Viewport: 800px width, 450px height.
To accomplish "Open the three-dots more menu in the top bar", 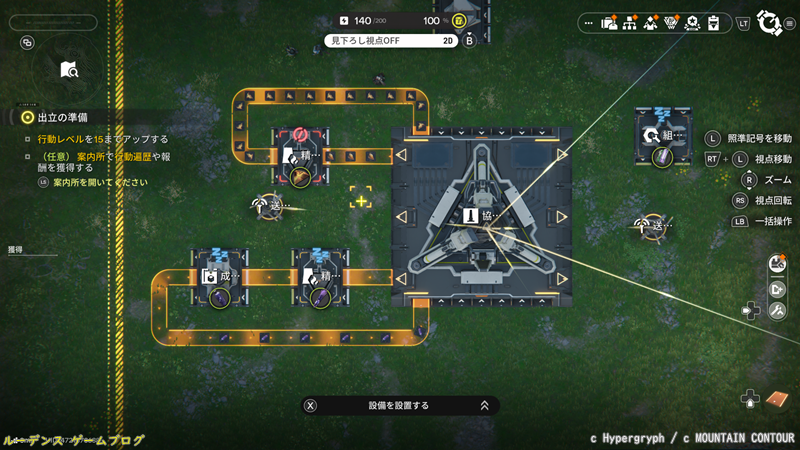I will (x=588, y=23).
